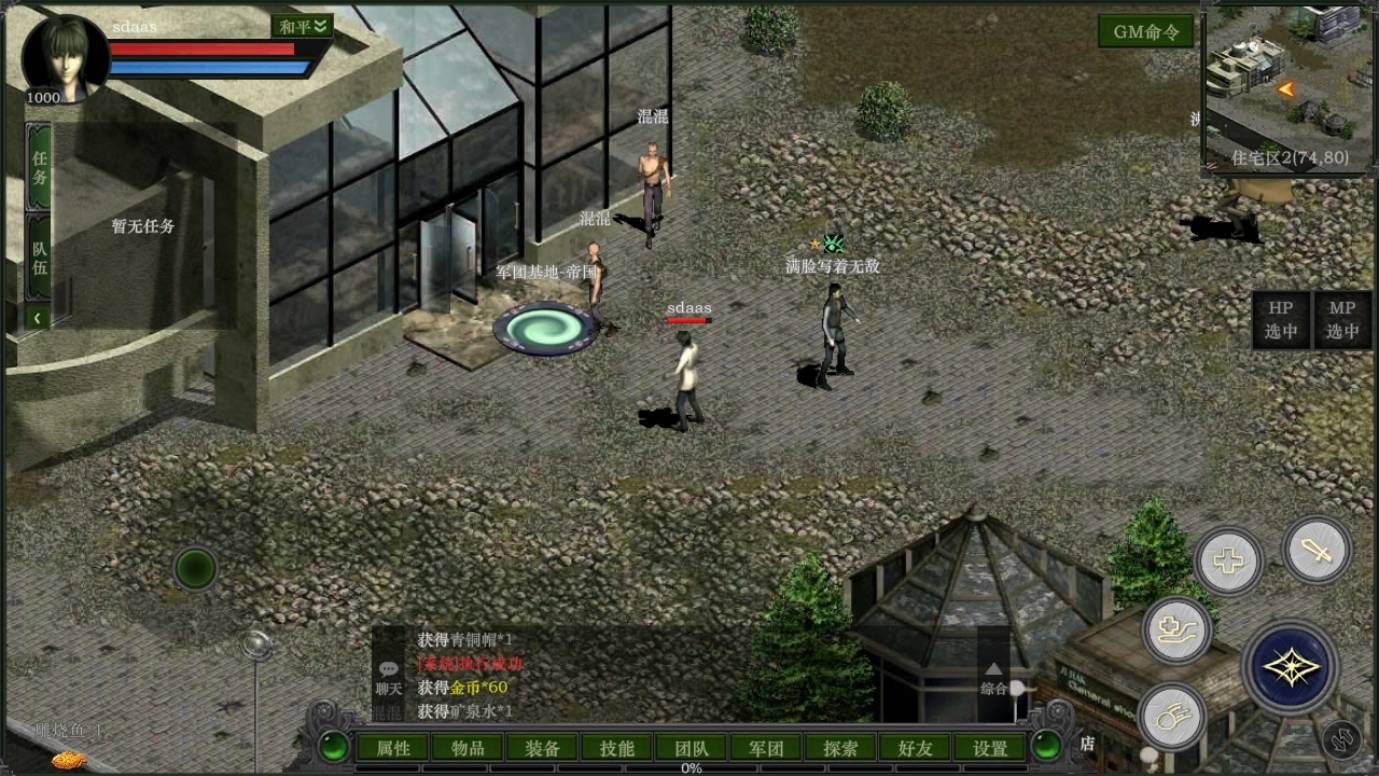Open the 设置 settings menu

tap(990, 748)
